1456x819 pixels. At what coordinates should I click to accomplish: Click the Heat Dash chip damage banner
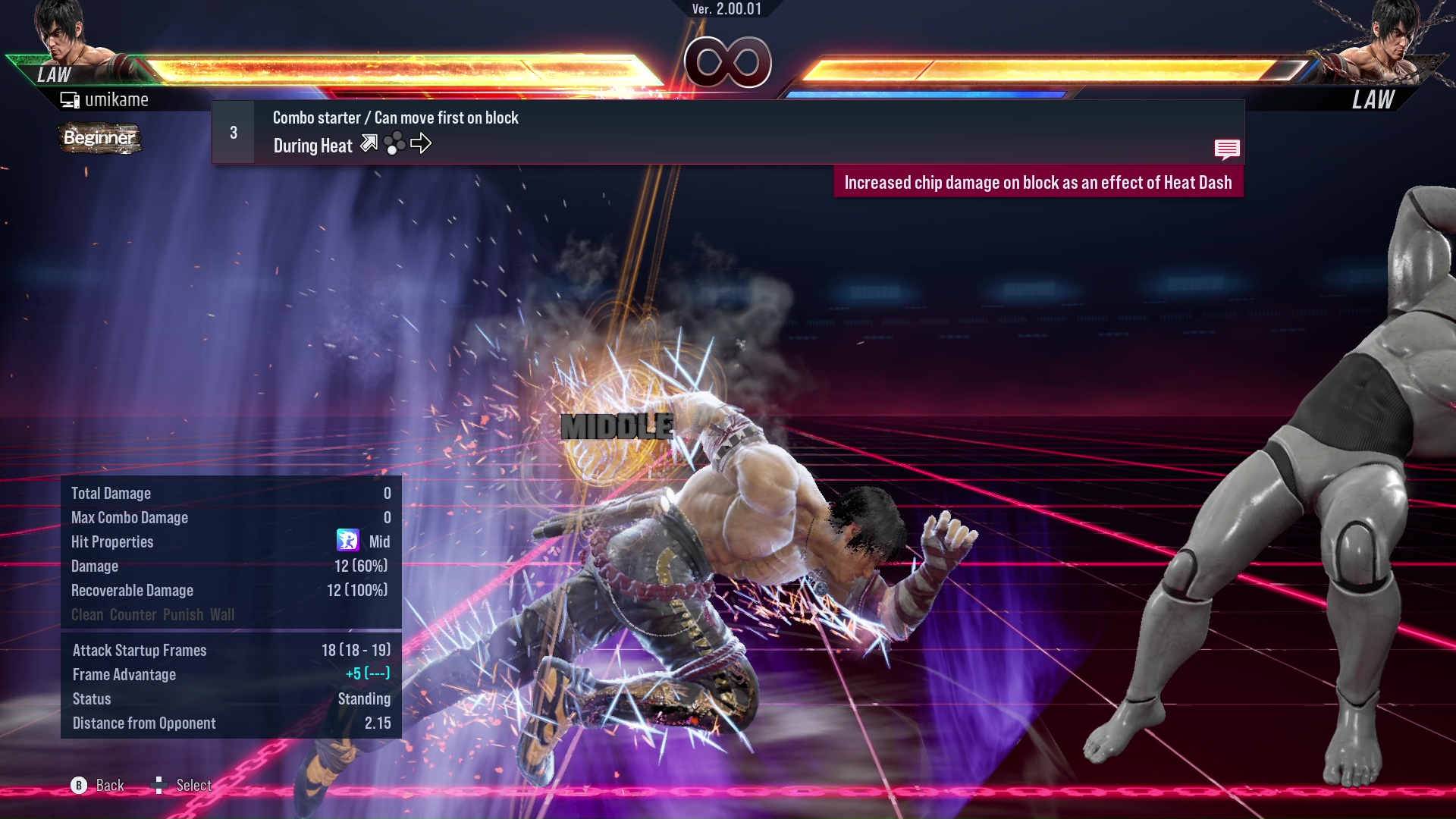(1040, 182)
